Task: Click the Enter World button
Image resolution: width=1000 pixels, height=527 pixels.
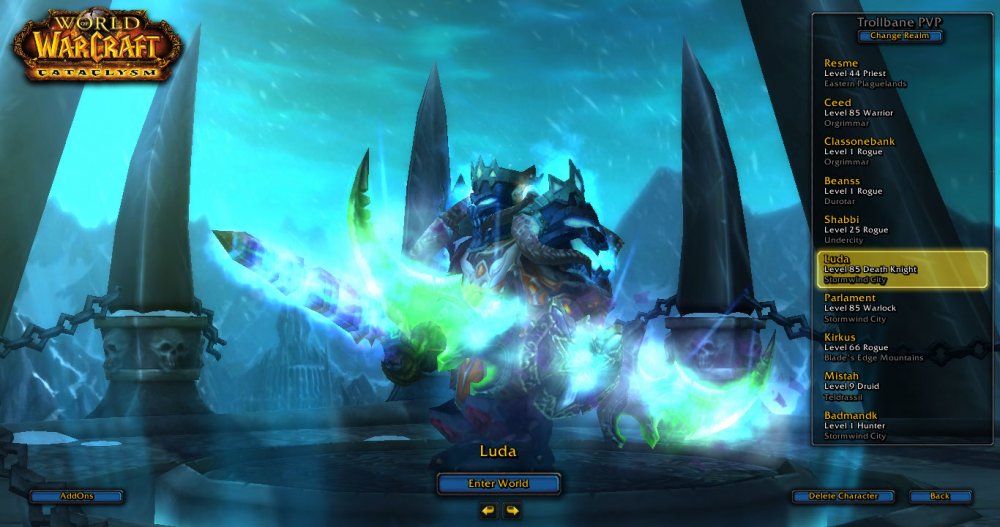Action: [x=498, y=484]
